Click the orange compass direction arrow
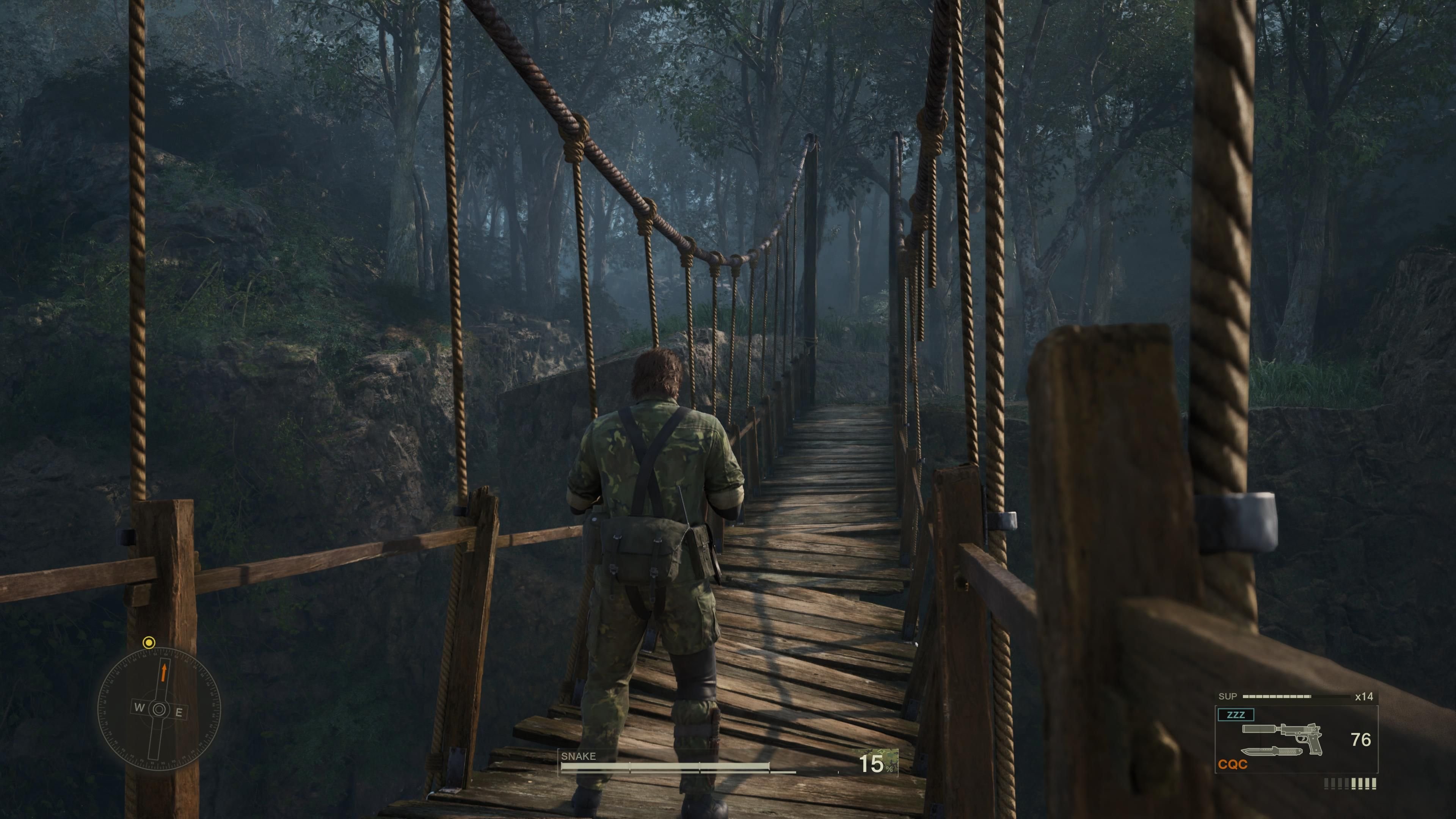The height and width of the screenshot is (819, 1456). click(x=165, y=673)
